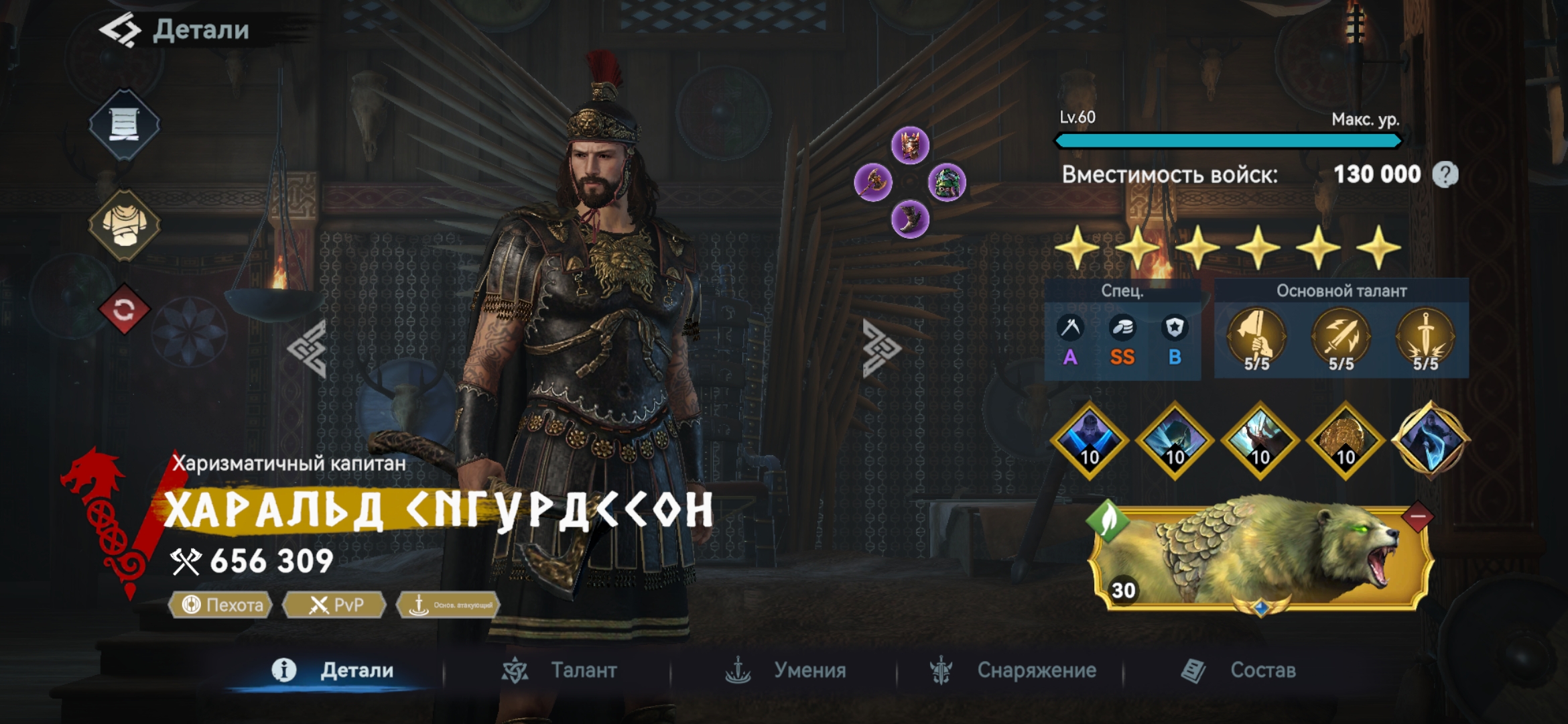This screenshot has width=1568, height=724.
Task: Open the armor outfit icon
Action: (124, 225)
